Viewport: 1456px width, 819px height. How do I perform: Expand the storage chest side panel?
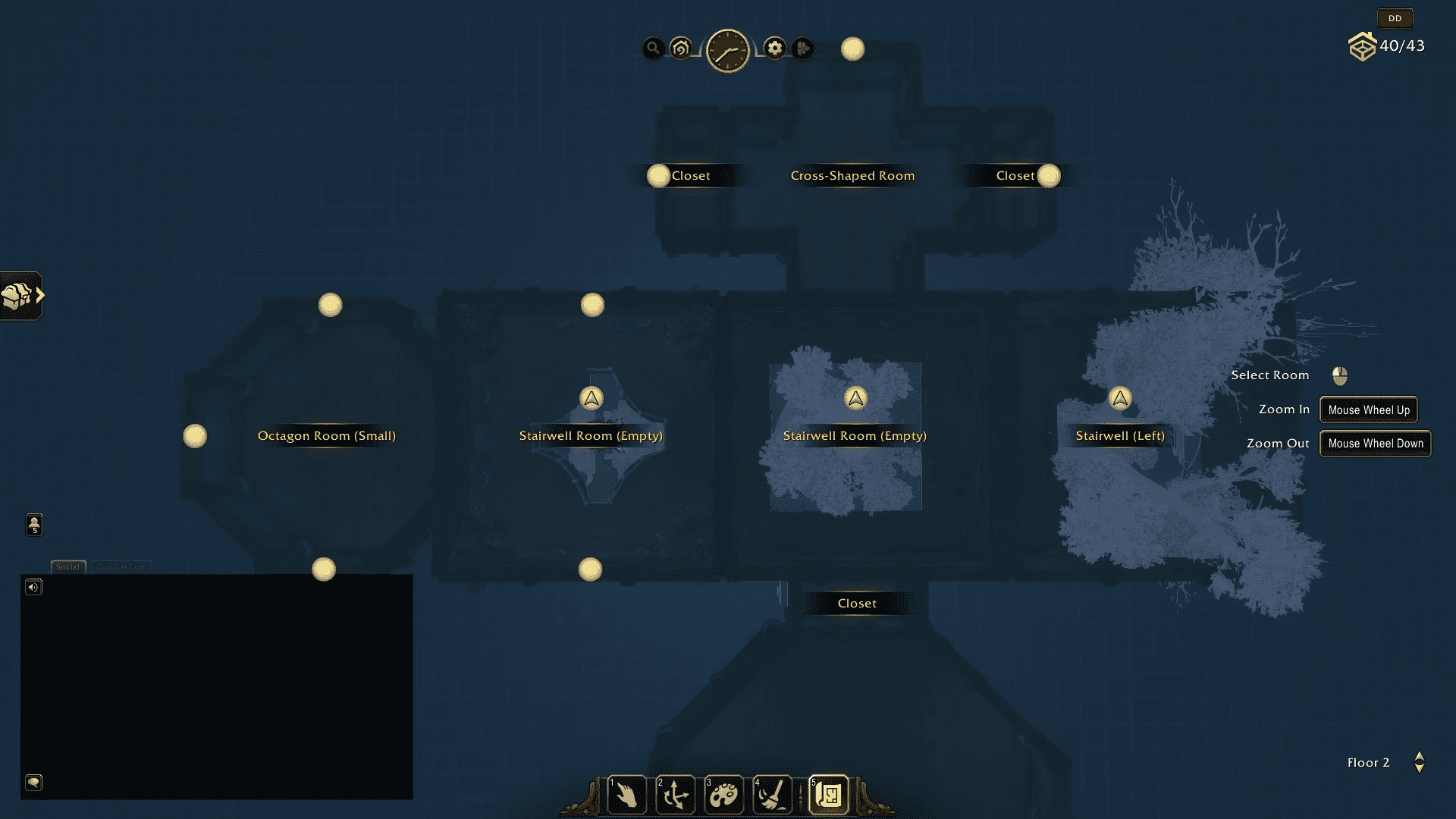[x=21, y=296]
